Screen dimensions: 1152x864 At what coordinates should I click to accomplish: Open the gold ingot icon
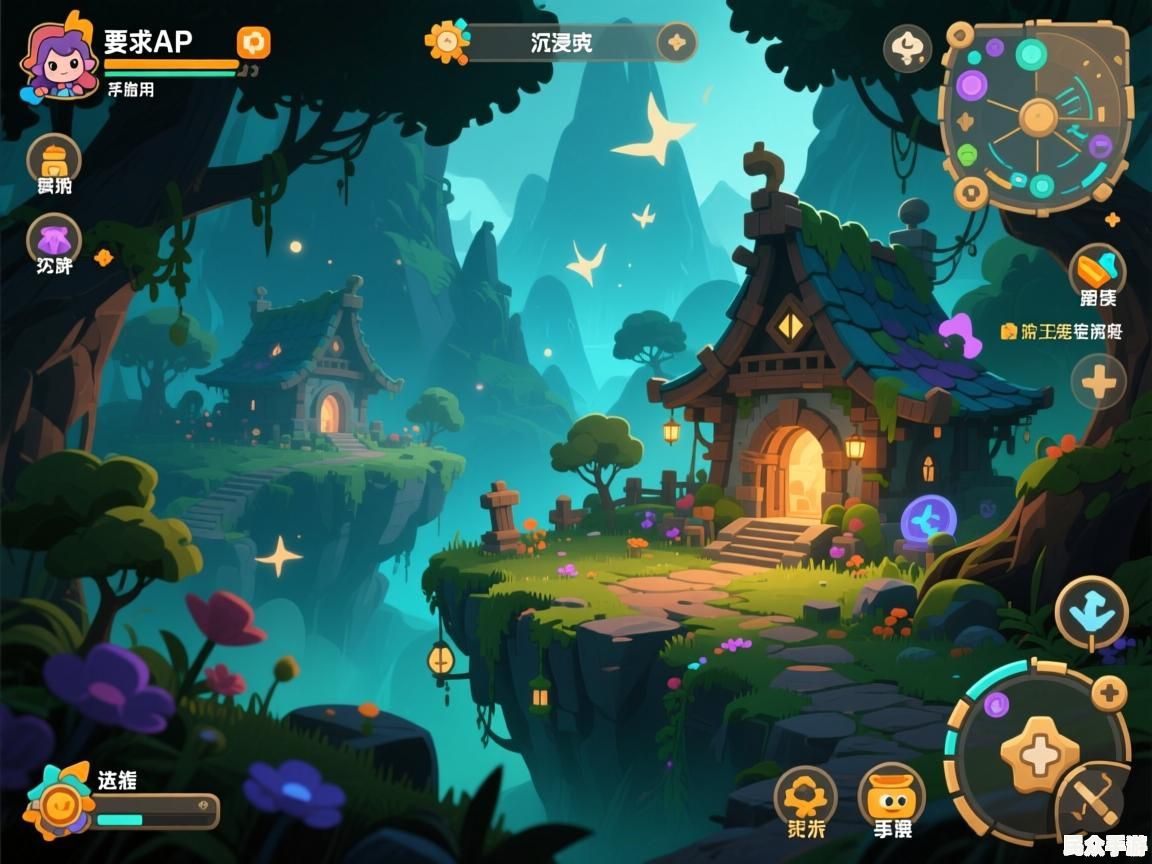point(1097,270)
